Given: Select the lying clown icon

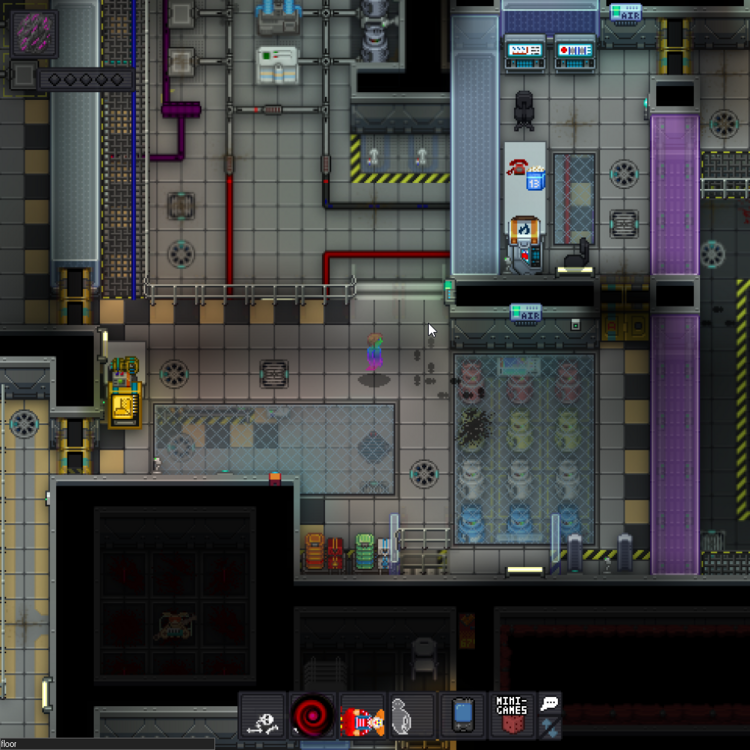Looking at the screenshot, I should (x=362, y=717).
